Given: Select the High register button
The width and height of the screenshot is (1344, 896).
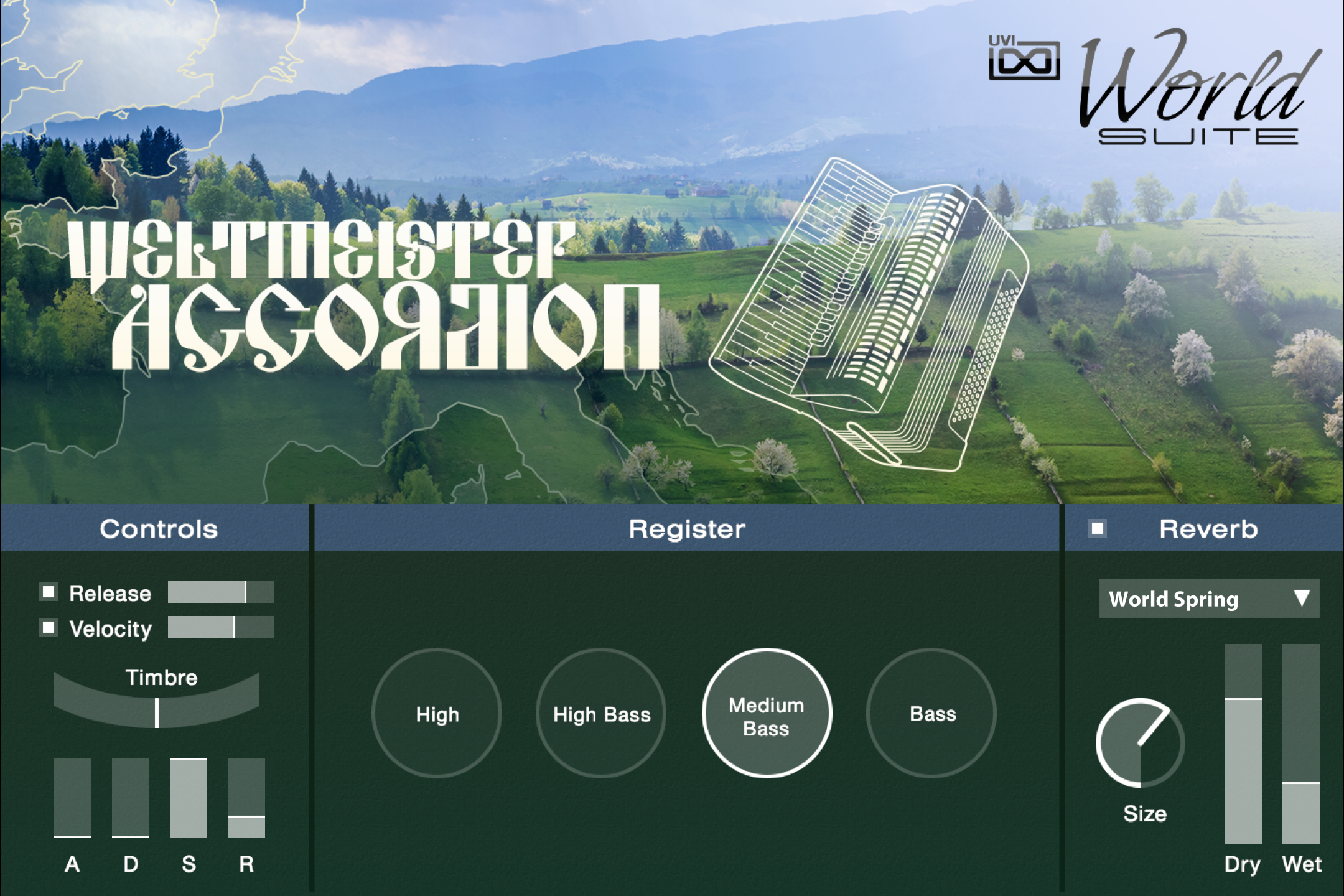Looking at the screenshot, I should point(437,714).
